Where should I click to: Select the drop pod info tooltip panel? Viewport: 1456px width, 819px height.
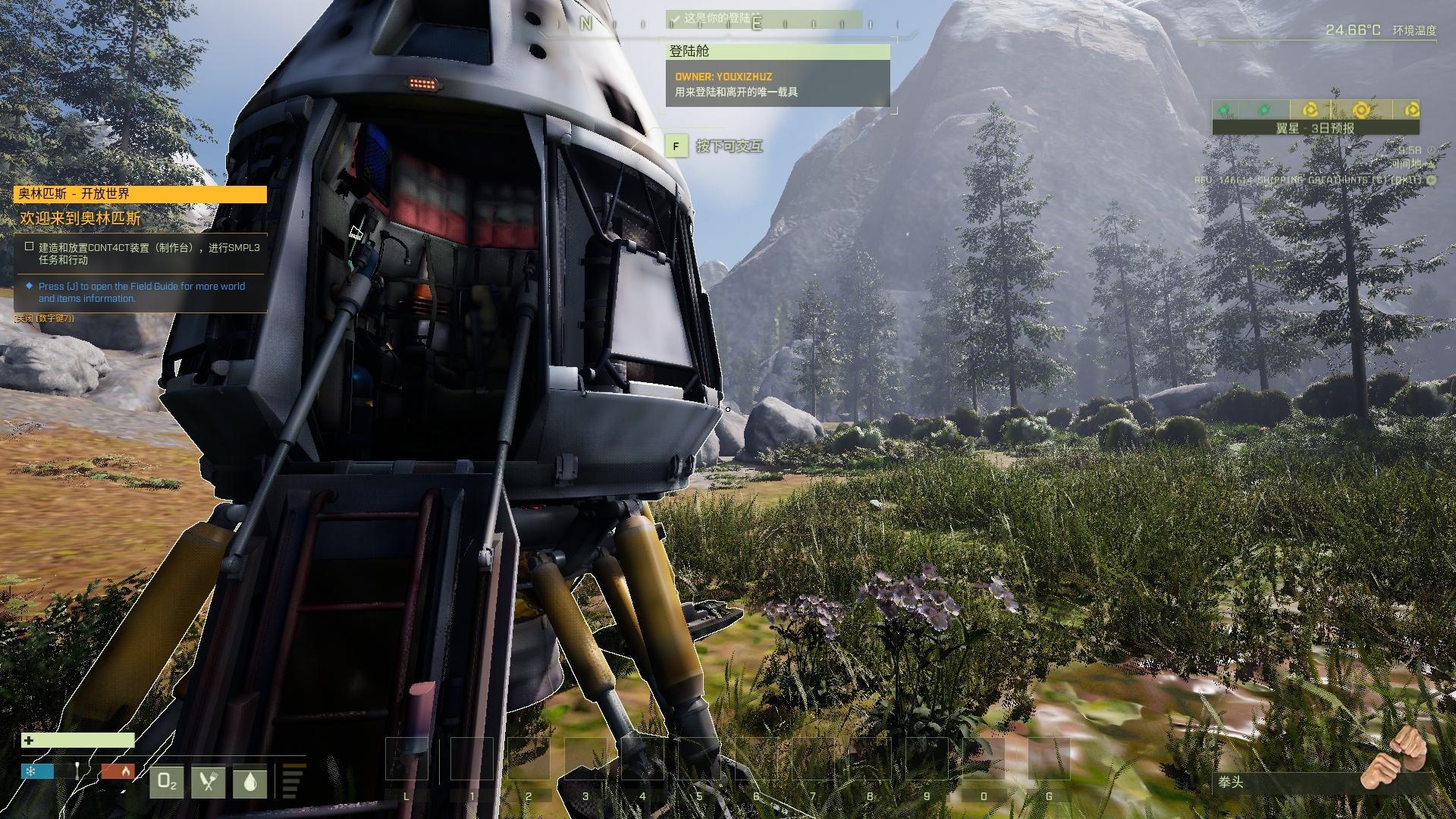(777, 76)
